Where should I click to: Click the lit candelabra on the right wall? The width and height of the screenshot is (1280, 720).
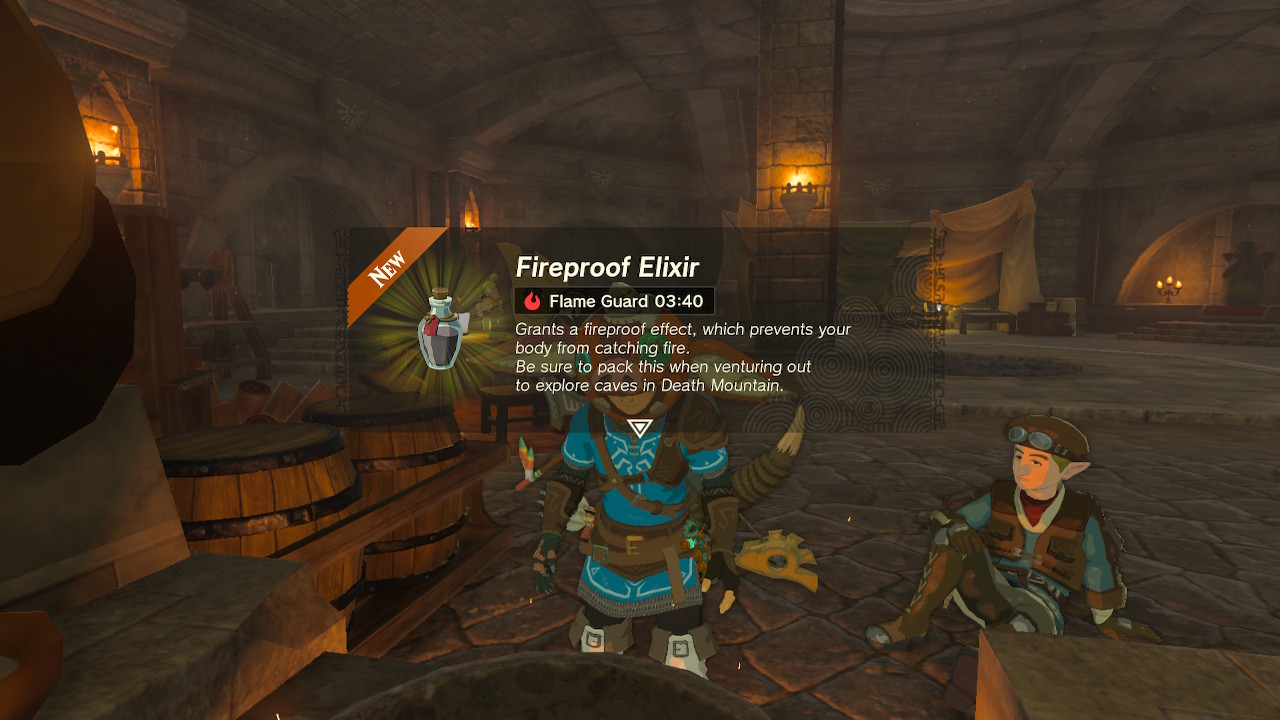[1167, 285]
